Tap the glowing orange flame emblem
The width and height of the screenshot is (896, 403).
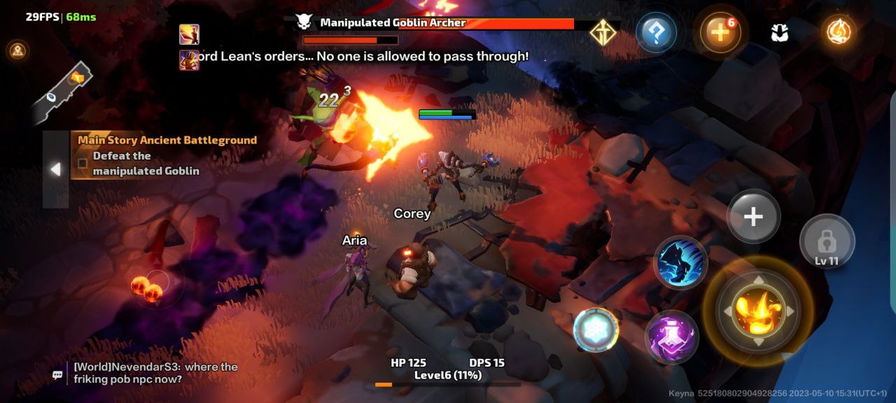[839, 32]
